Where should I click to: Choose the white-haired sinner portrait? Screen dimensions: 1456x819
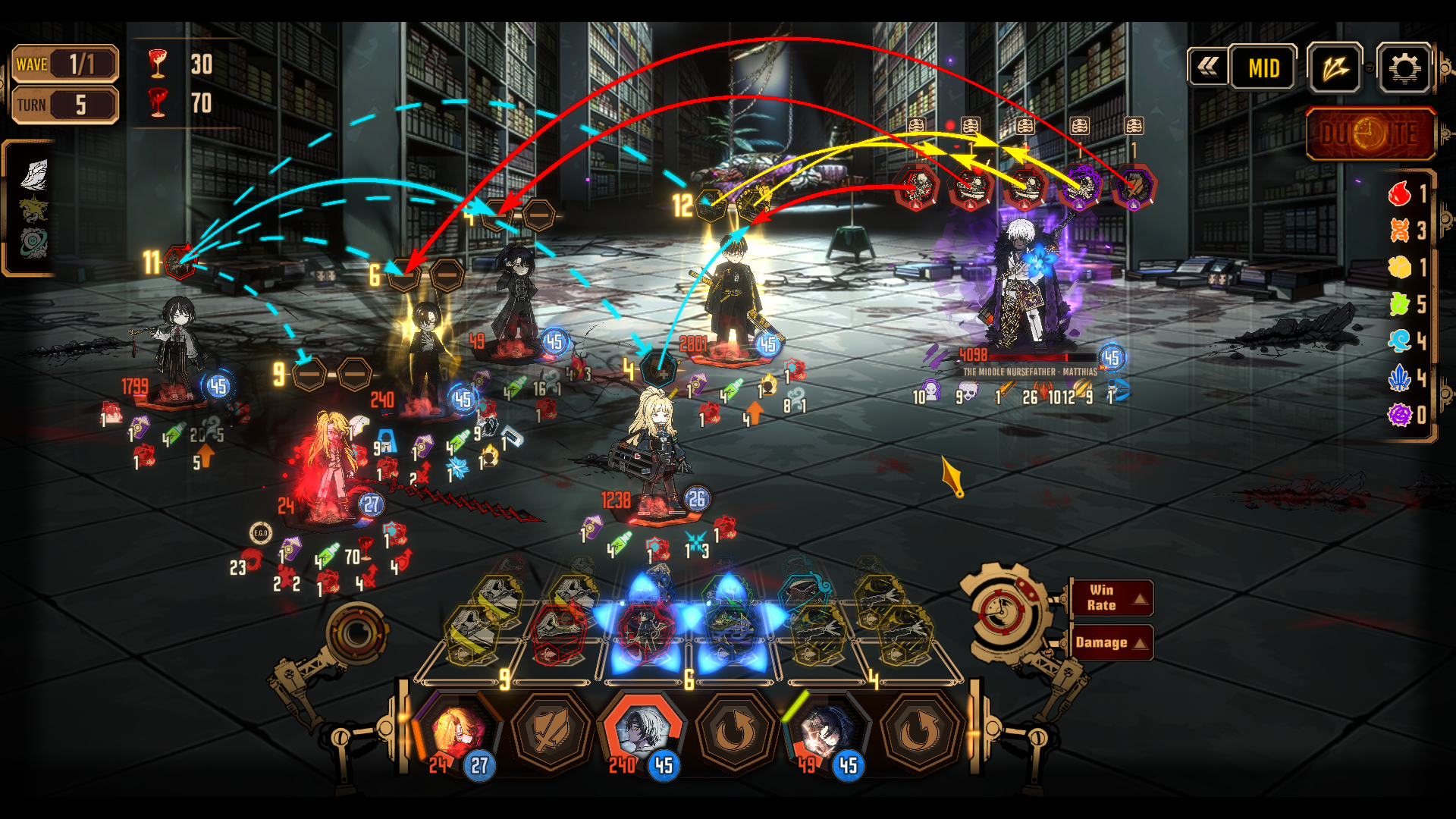[642, 731]
